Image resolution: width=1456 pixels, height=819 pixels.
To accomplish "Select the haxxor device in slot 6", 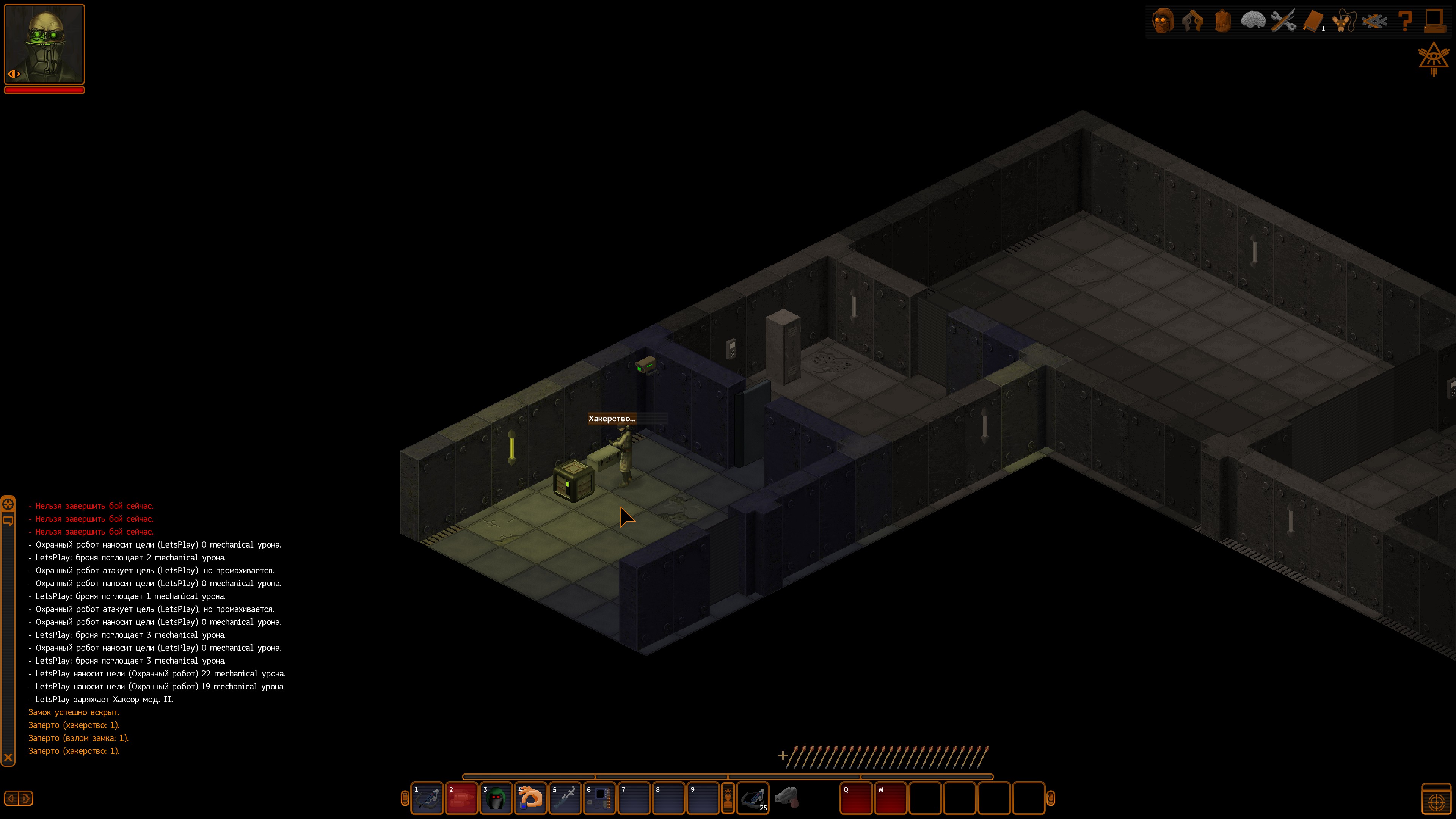I will [600, 798].
